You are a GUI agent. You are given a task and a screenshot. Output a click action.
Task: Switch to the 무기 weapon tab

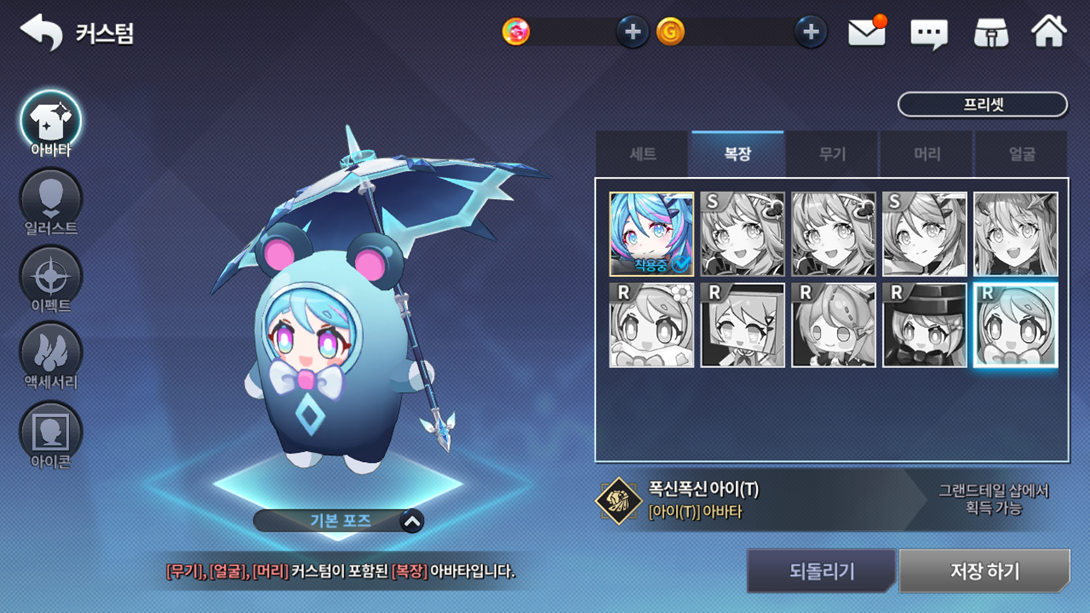pos(832,154)
